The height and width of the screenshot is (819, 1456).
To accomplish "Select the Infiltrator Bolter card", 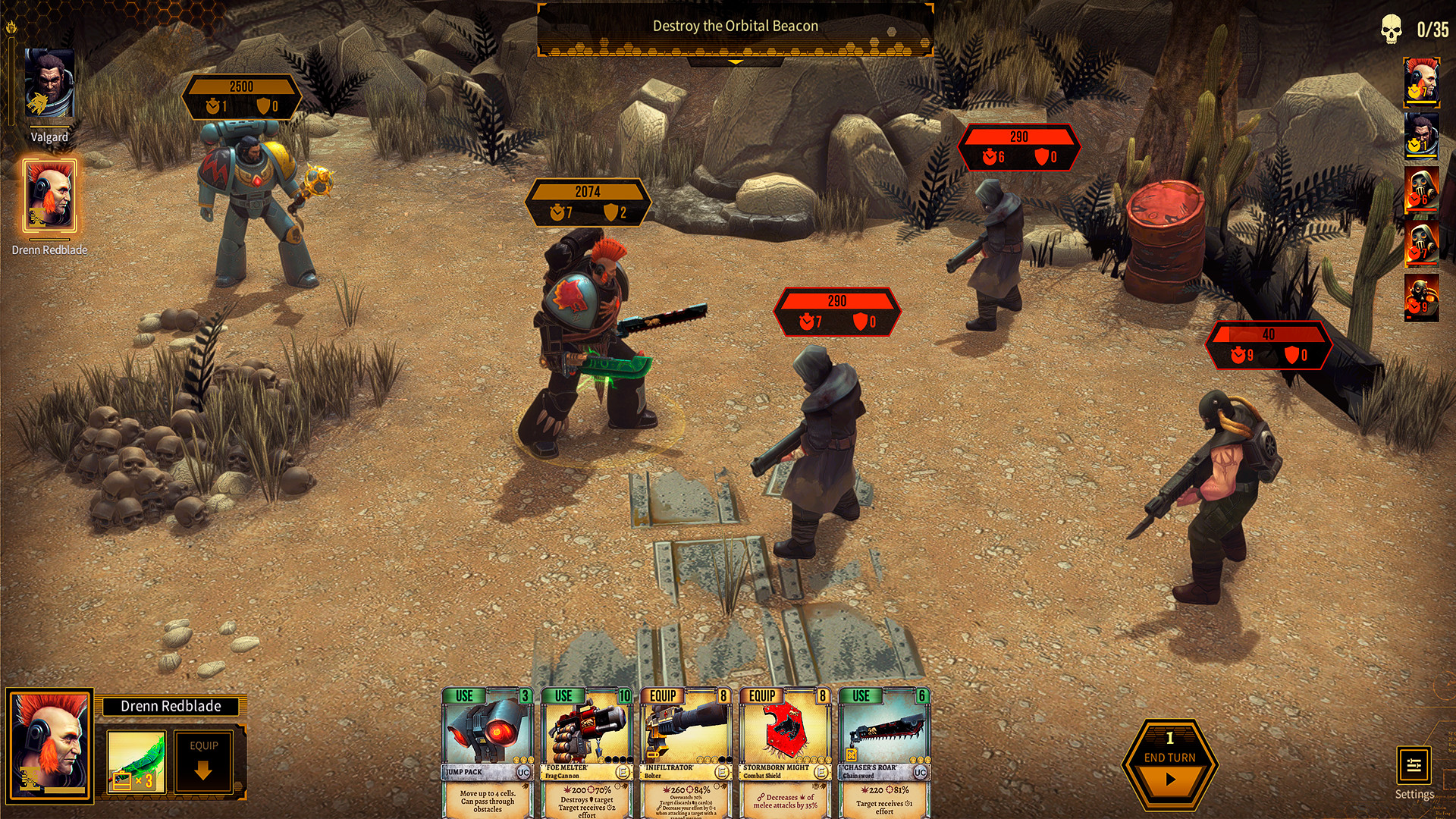I will coord(688,751).
